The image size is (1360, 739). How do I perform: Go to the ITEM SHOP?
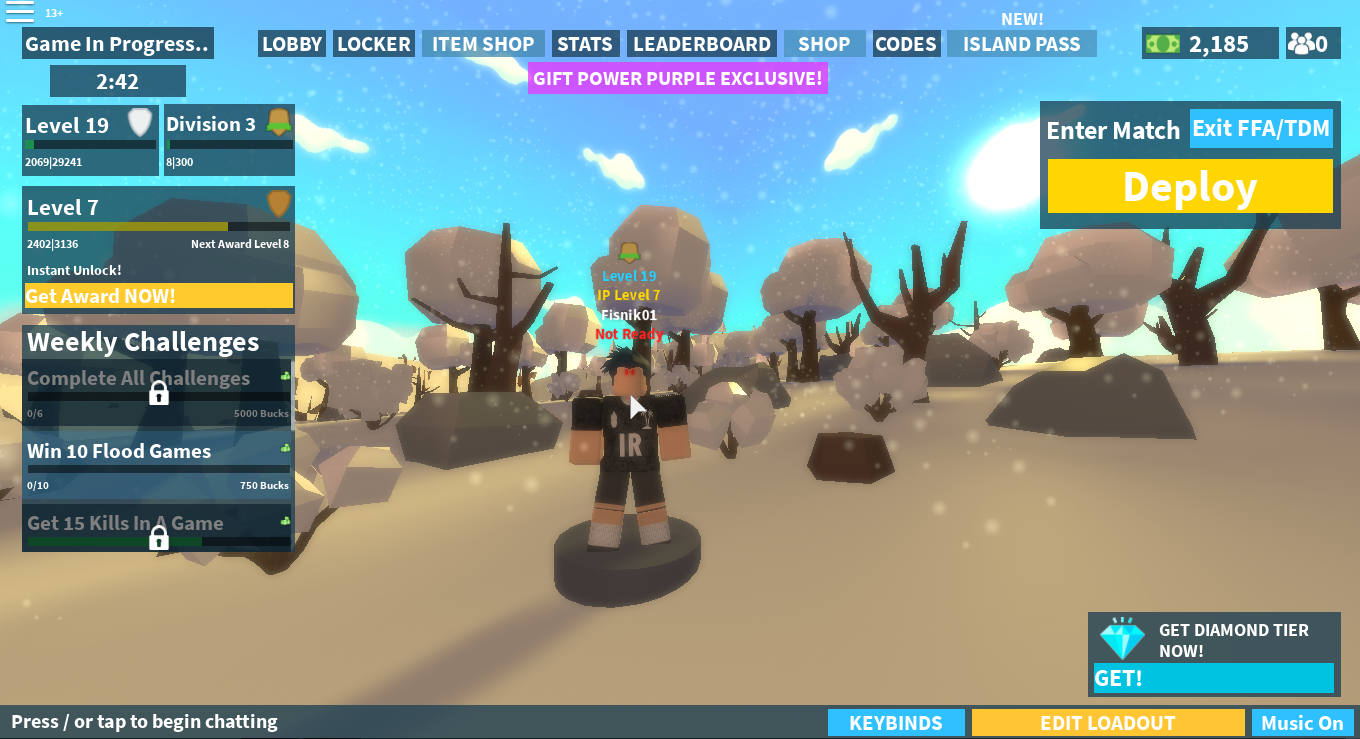[483, 44]
